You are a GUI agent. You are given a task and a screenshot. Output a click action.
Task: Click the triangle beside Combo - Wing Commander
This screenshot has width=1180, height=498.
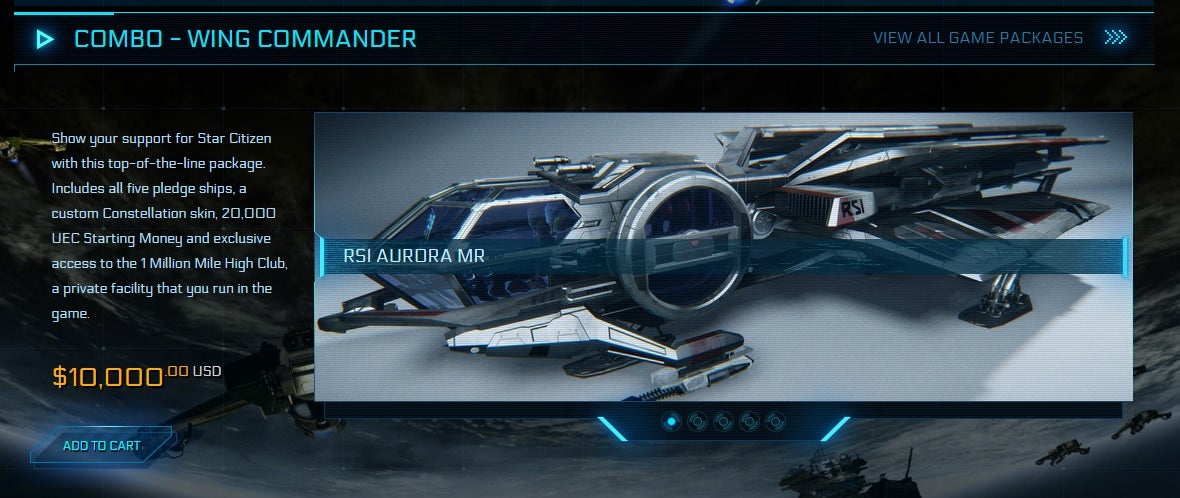45,40
